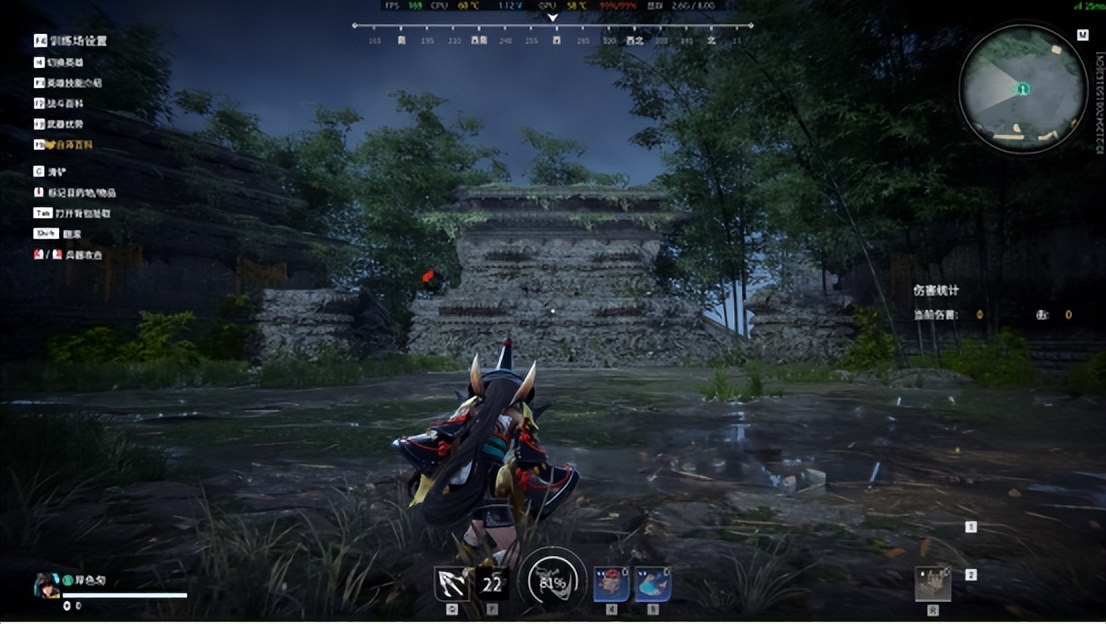Select the weapon slot in bottom-right corner

[932, 584]
